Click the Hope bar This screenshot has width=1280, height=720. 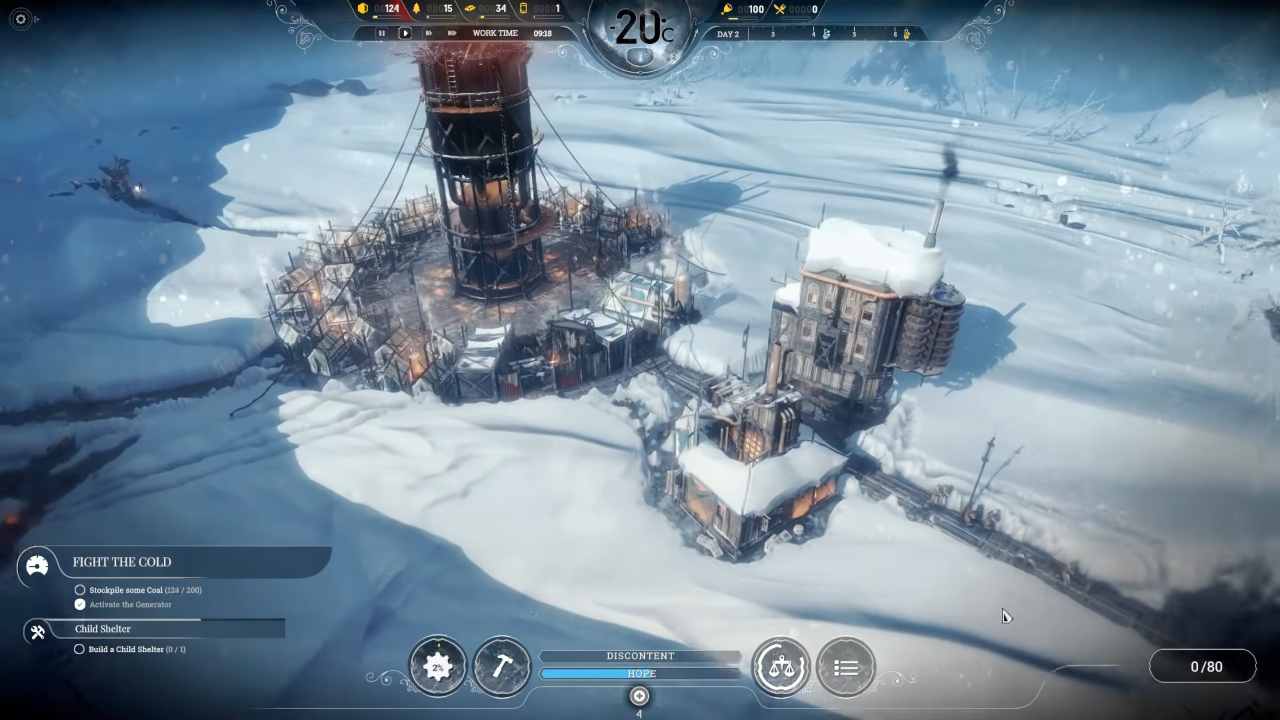640,674
